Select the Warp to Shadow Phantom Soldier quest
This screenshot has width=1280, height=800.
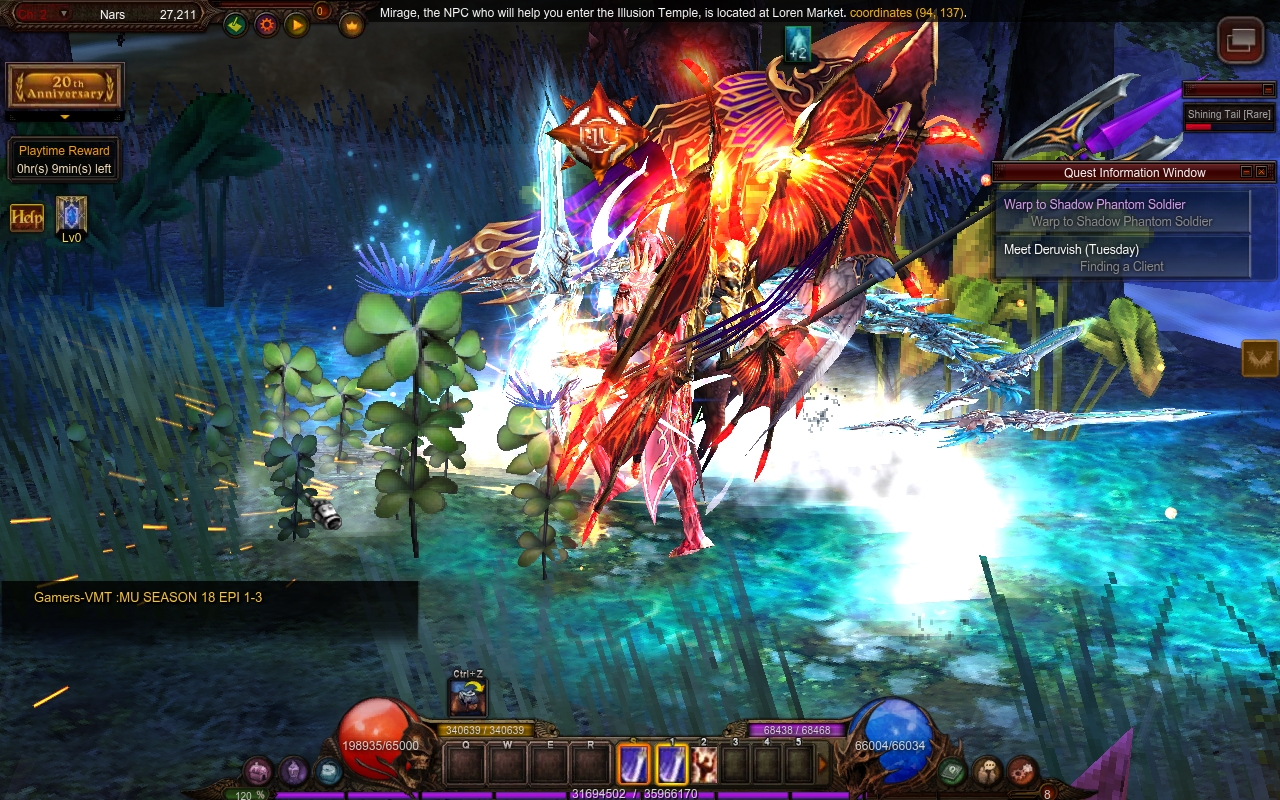coord(1122,212)
